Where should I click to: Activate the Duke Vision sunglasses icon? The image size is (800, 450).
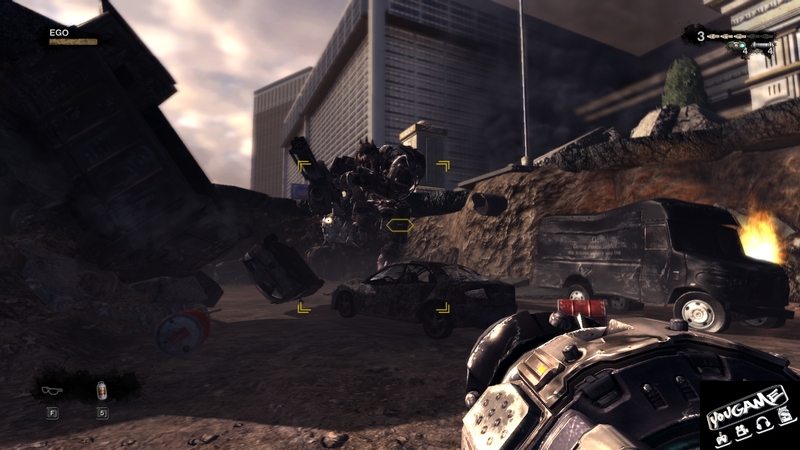click(53, 389)
